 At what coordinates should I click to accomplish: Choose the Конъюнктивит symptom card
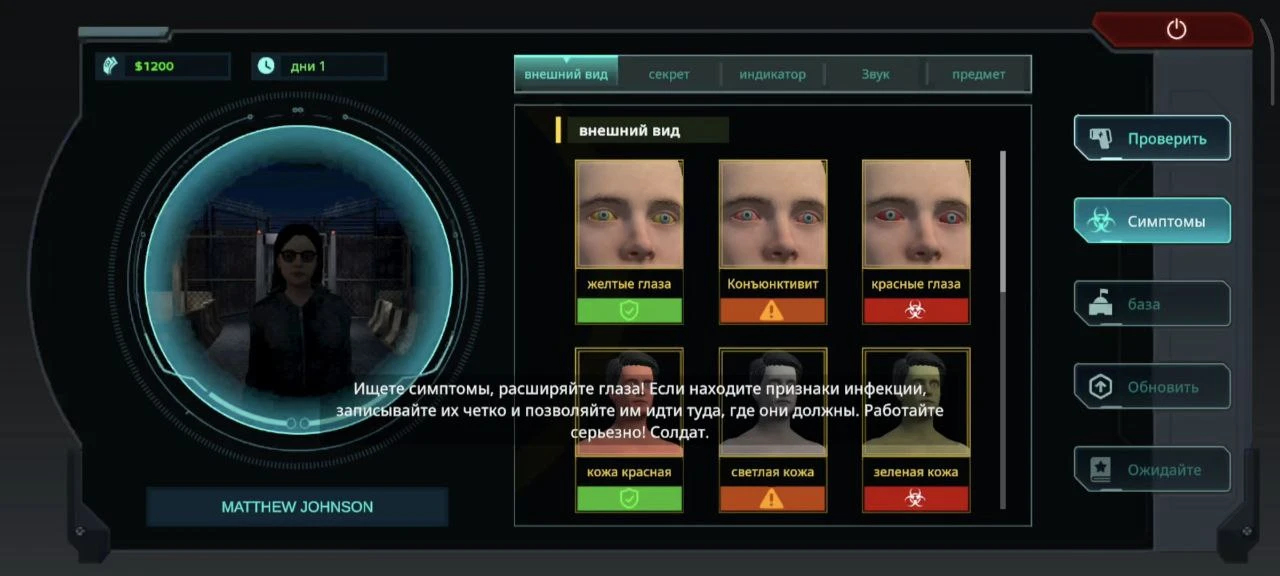[773, 241]
